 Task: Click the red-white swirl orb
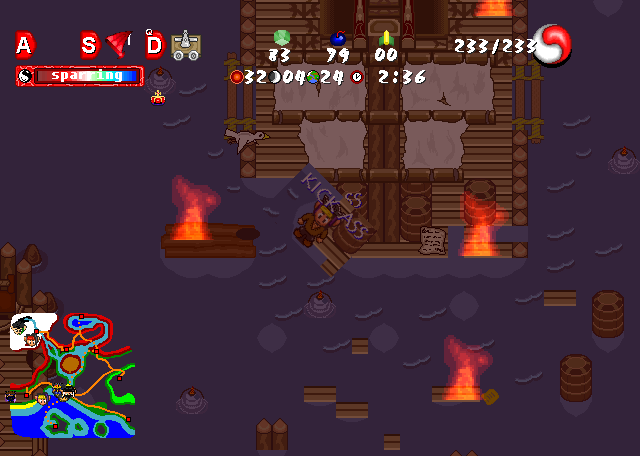(552, 45)
